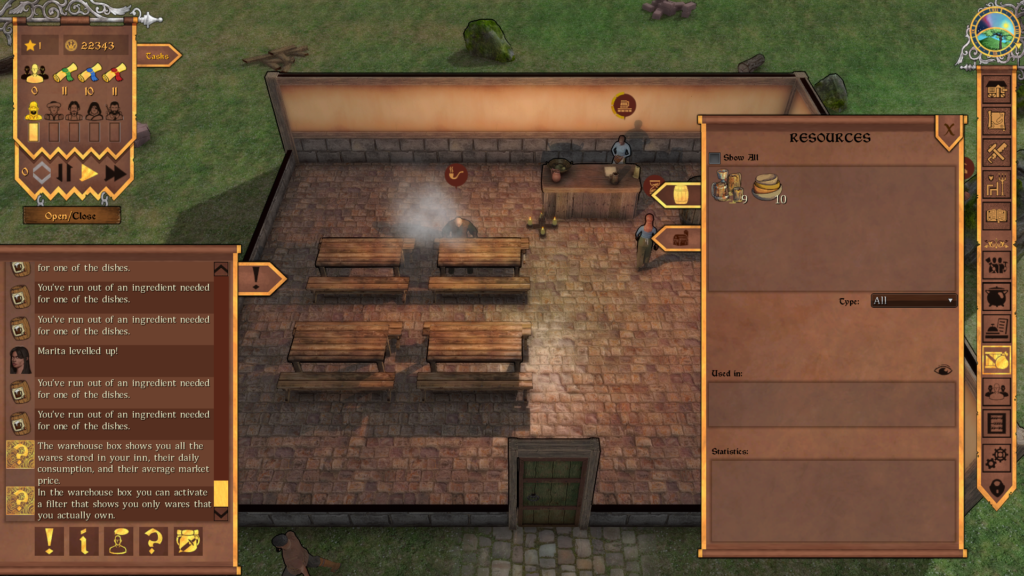Click the round world-map emblem
Screen dimensions: 1024x576
(995, 31)
